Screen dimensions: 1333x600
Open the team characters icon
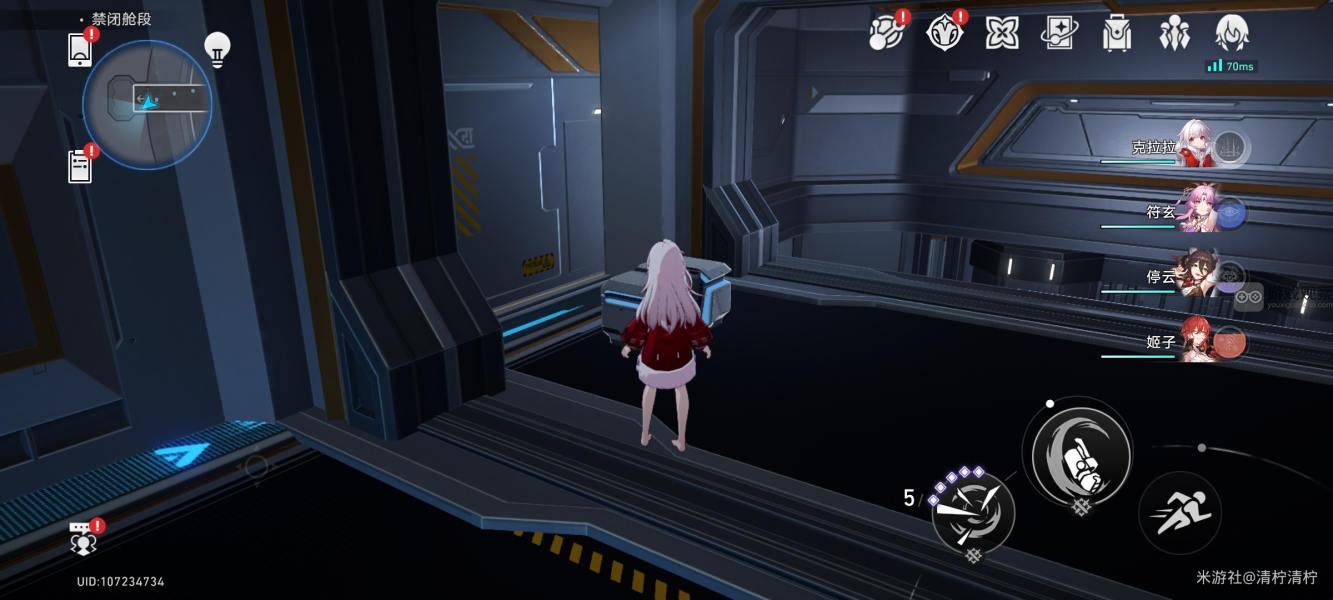pos(1174,34)
